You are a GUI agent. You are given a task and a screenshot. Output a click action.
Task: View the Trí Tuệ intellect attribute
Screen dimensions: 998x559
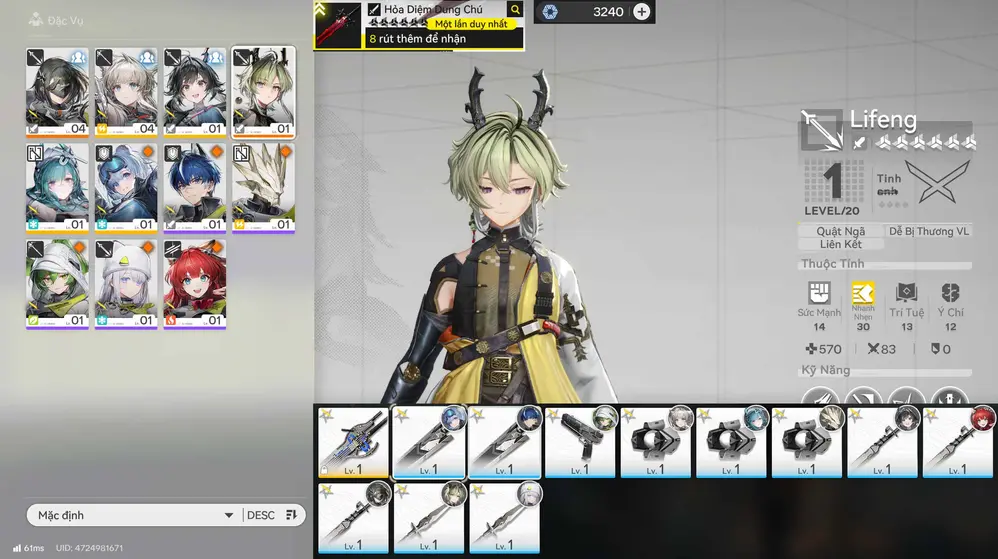pos(907,293)
